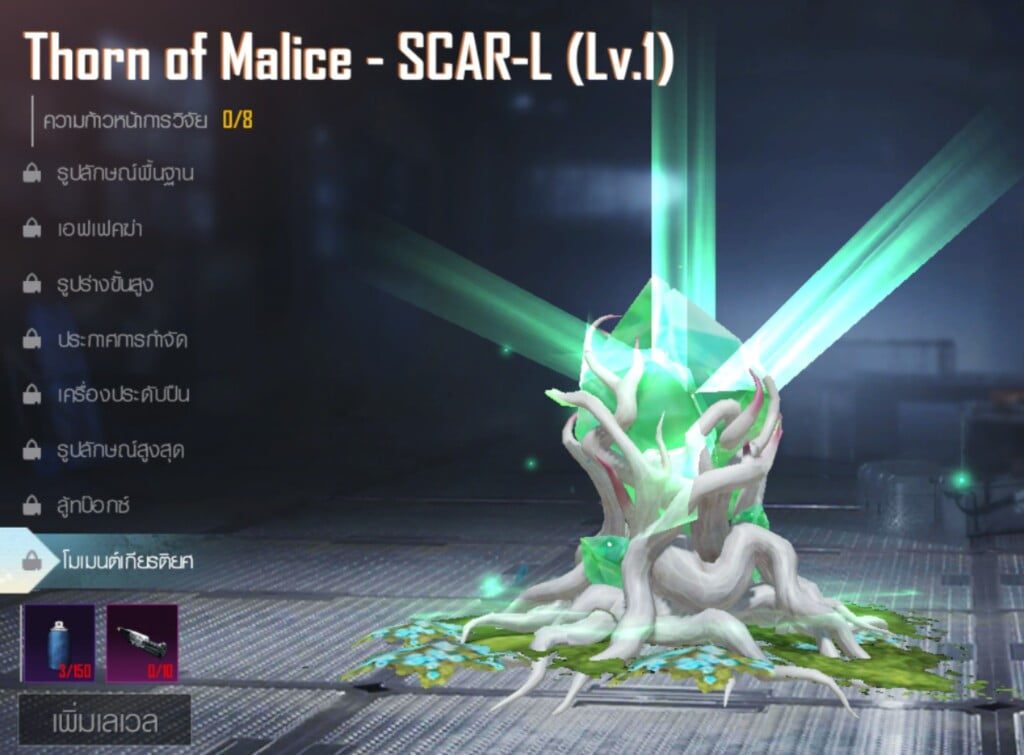
Task: Choose the เอฟเฟคฆ่า locked entry
Action: click(x=99, y=228)
